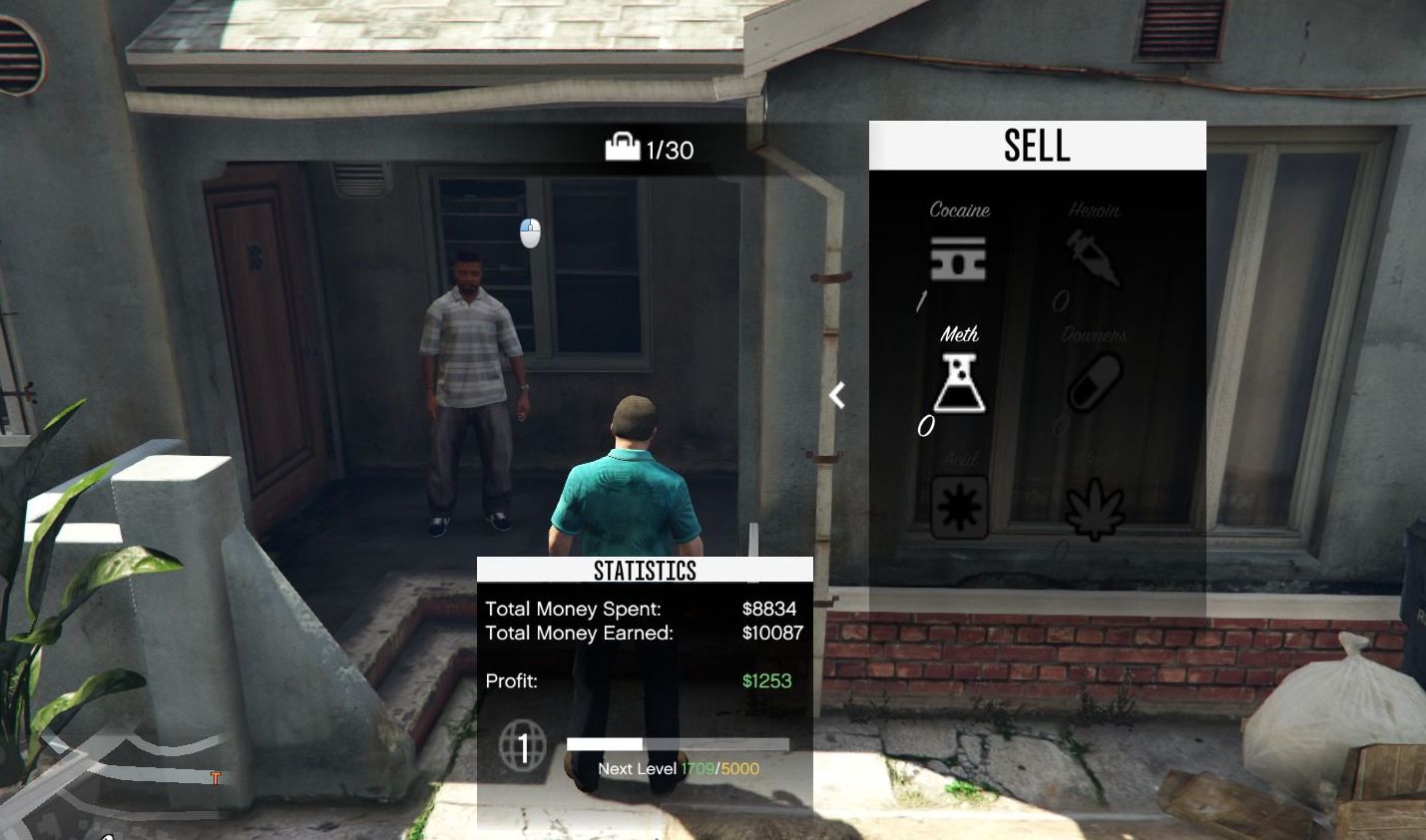
Task: Pick the Downers pill icon
Action: [x=1095, y=383]
